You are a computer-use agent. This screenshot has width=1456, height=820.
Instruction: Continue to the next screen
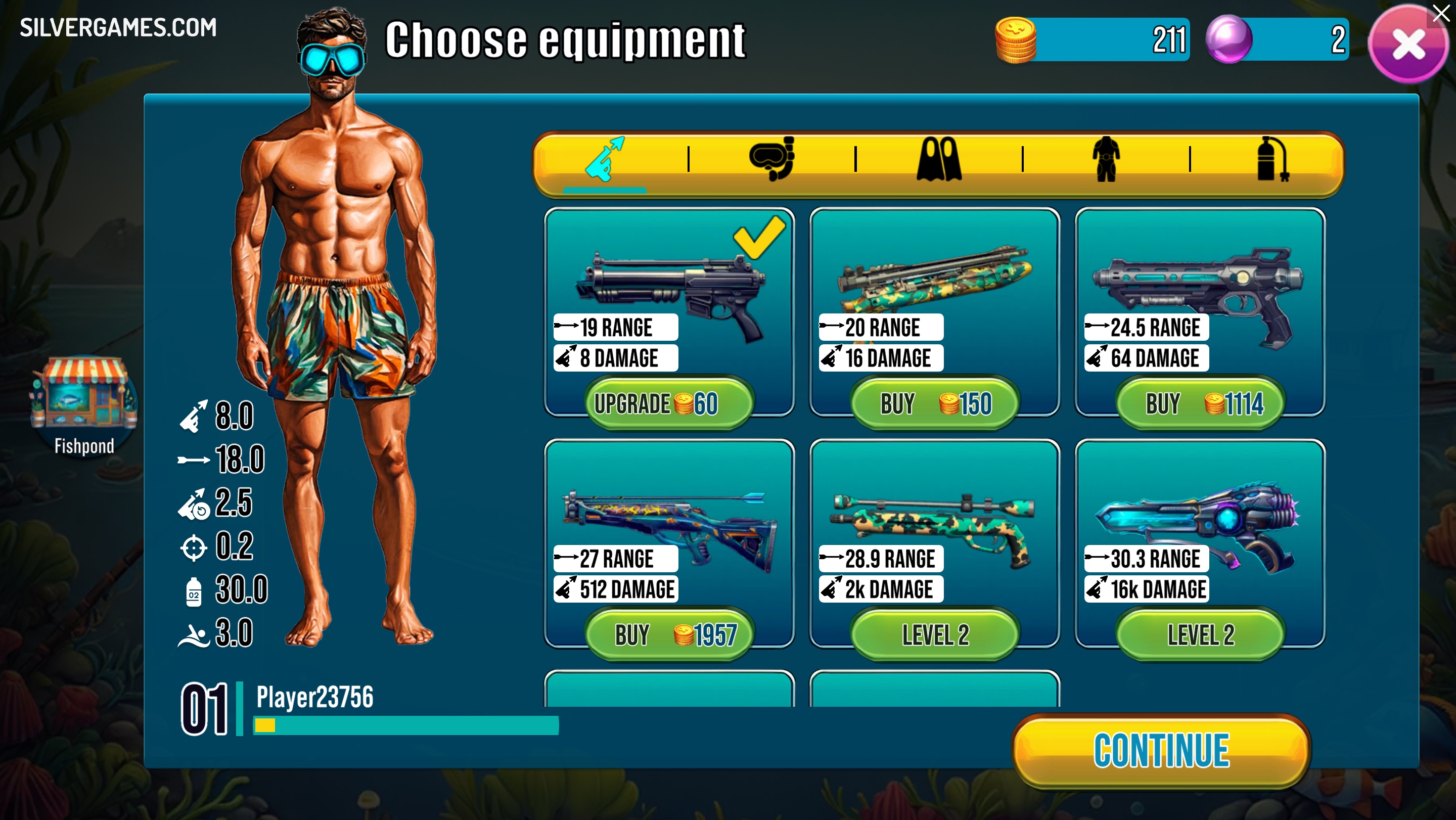click(x=1161, y=751)
